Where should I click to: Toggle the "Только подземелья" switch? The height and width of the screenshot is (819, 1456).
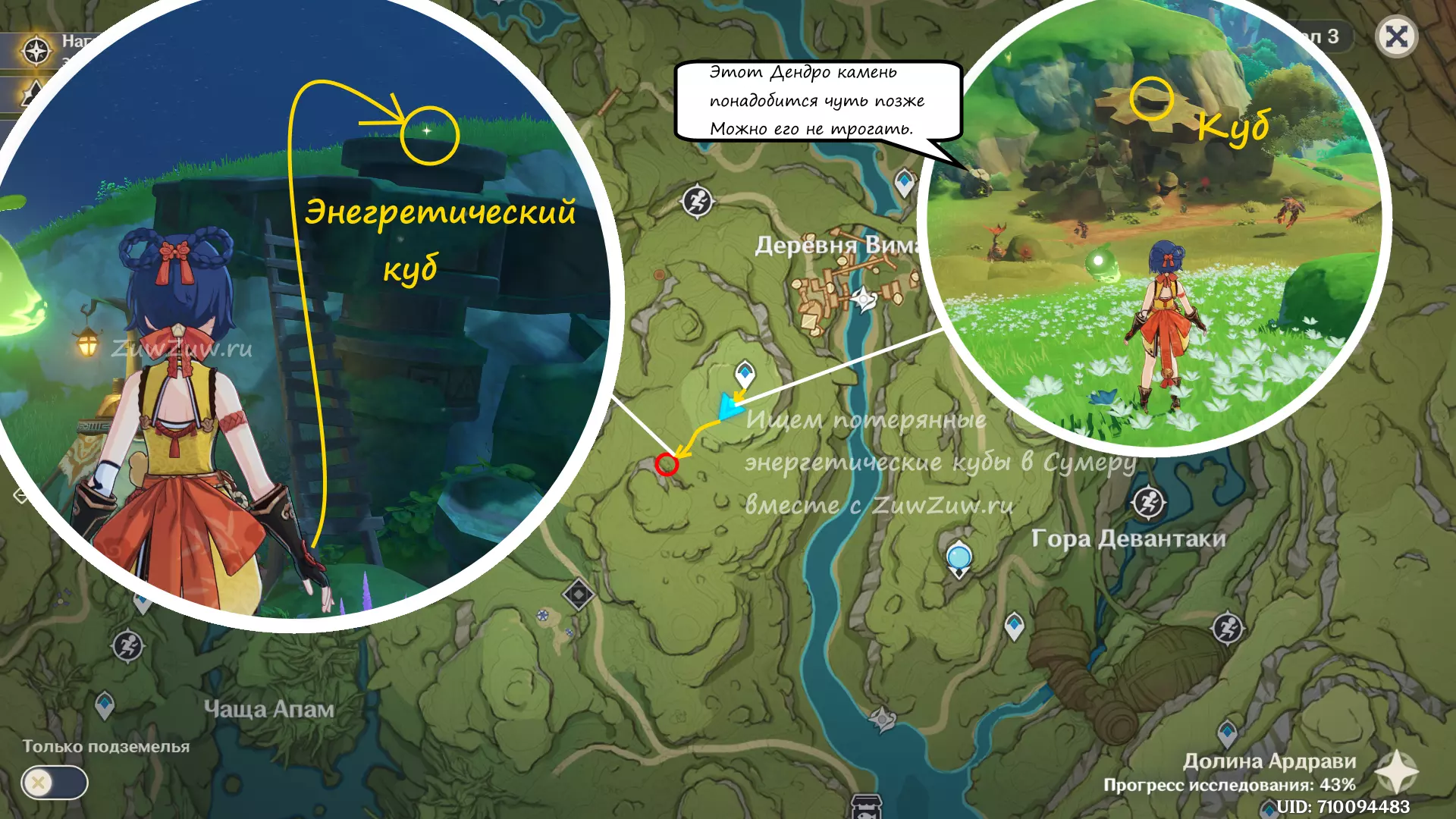point(55,783)
